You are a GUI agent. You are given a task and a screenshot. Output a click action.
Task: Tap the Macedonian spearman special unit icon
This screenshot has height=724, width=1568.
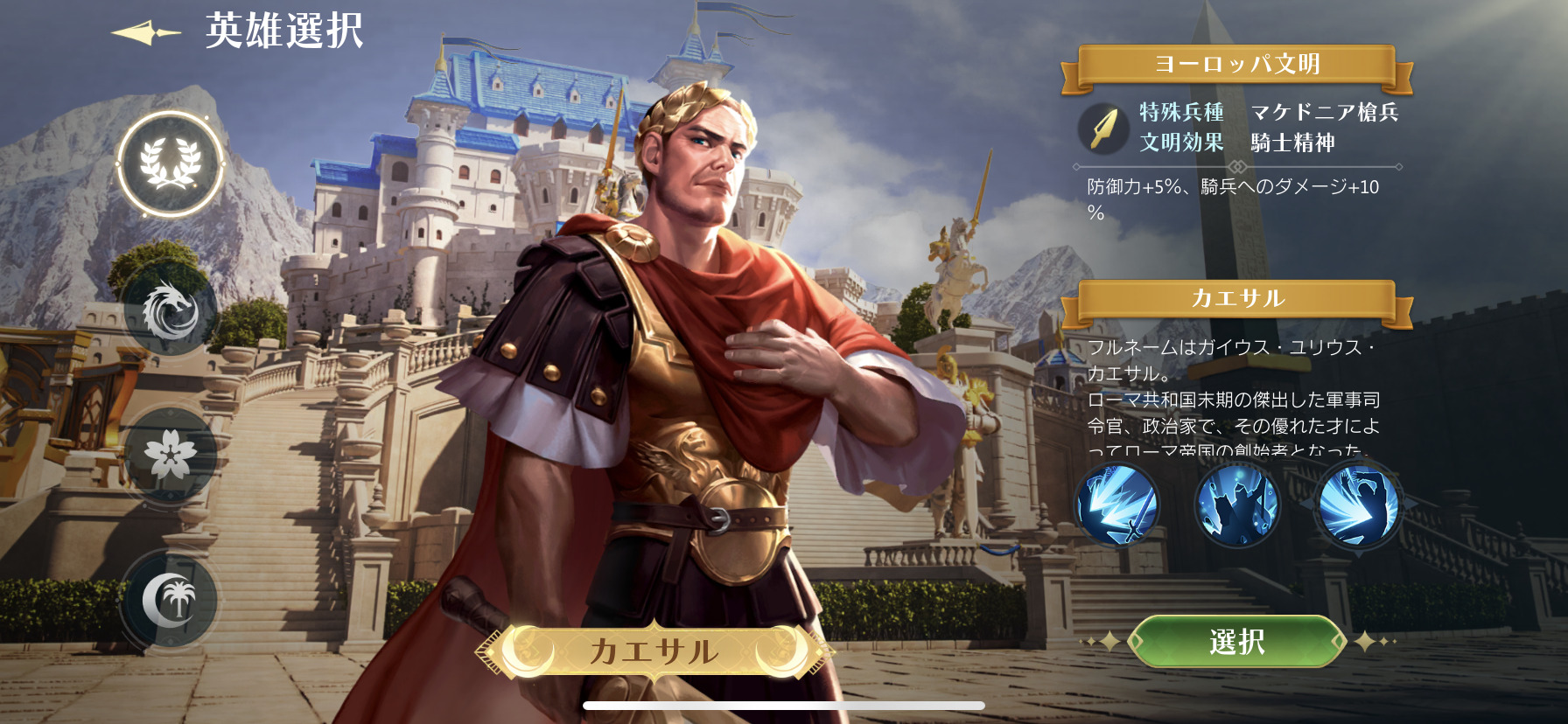click(x=1102, y=129)
